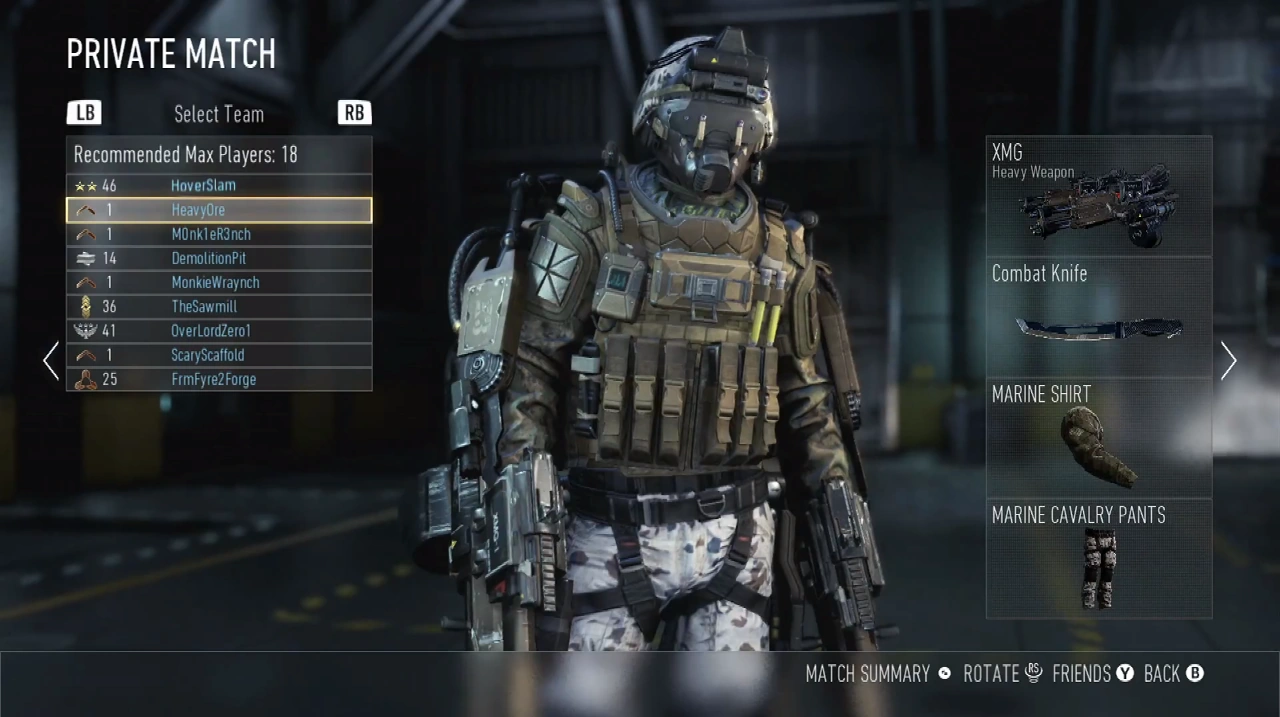Screen dimensions: 1280x717
Task: Select the Combat Knife tile
Action: click(1098, 317)
